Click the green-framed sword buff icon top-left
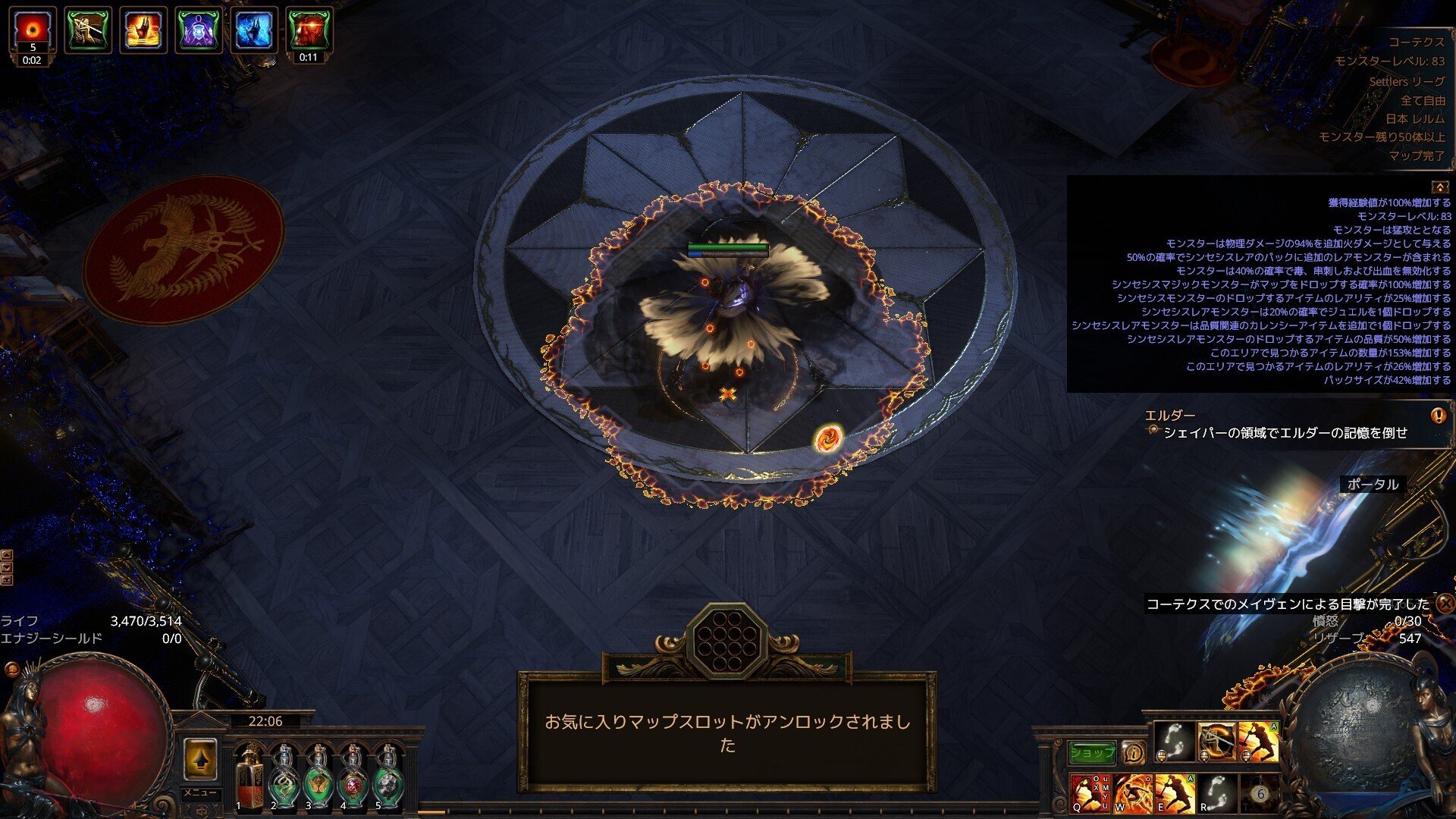The image size is (1456, 819). [x=89, y=30]
